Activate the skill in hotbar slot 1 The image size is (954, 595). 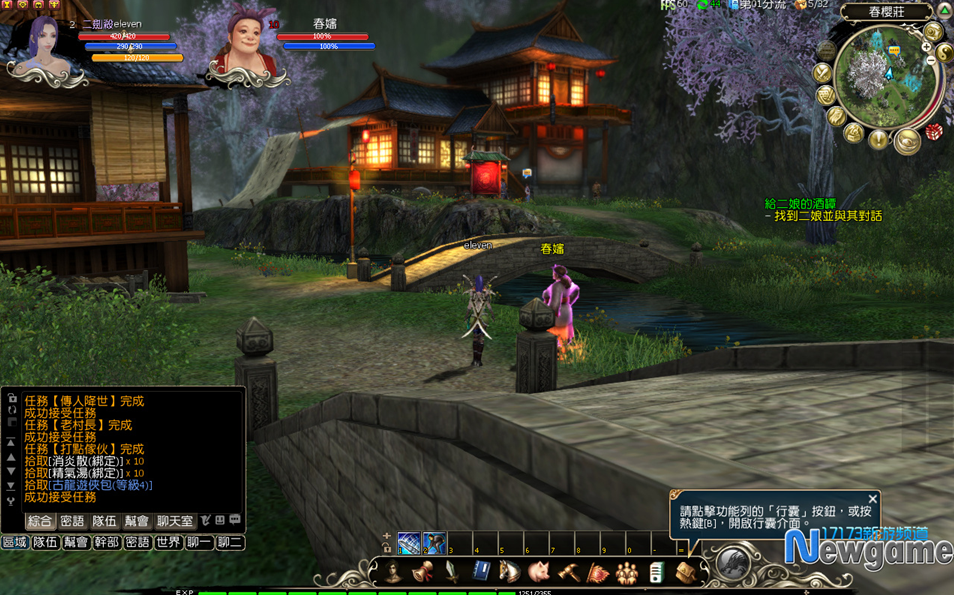pos(409,544)
